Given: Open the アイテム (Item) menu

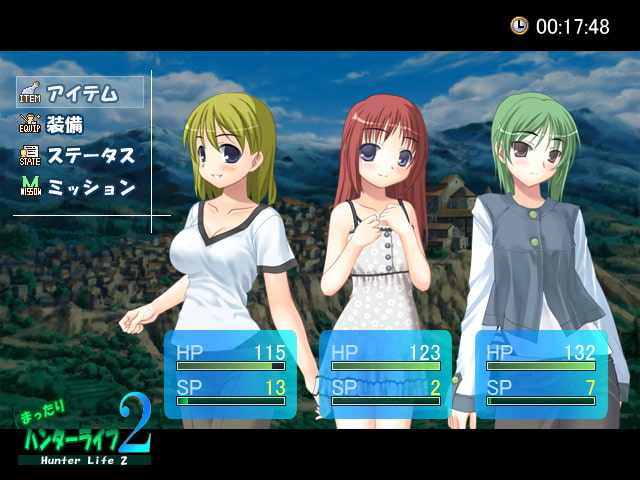Looking at the screenshot, I should point(80,93).
